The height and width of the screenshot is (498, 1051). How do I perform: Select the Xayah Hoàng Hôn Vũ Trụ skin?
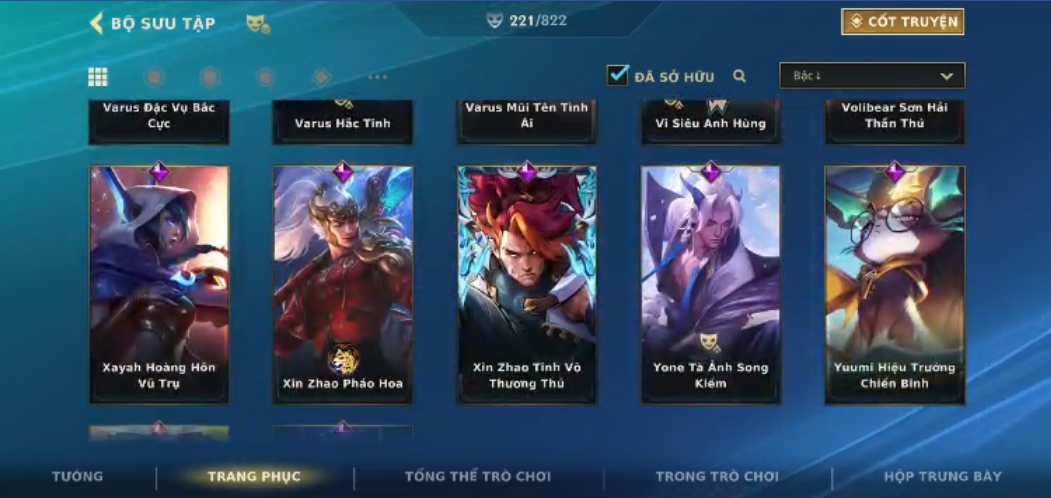[159, 285]
